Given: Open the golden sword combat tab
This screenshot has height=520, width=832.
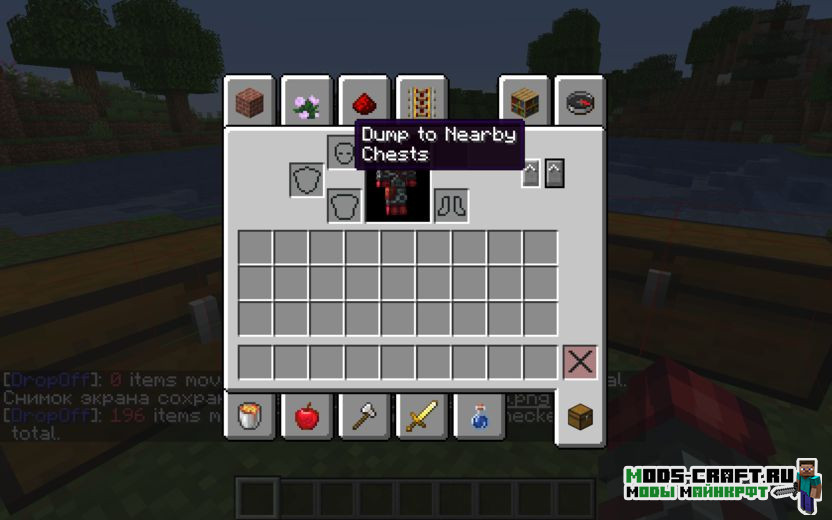Looking at the screenshot, I should (x=420, y=416).
